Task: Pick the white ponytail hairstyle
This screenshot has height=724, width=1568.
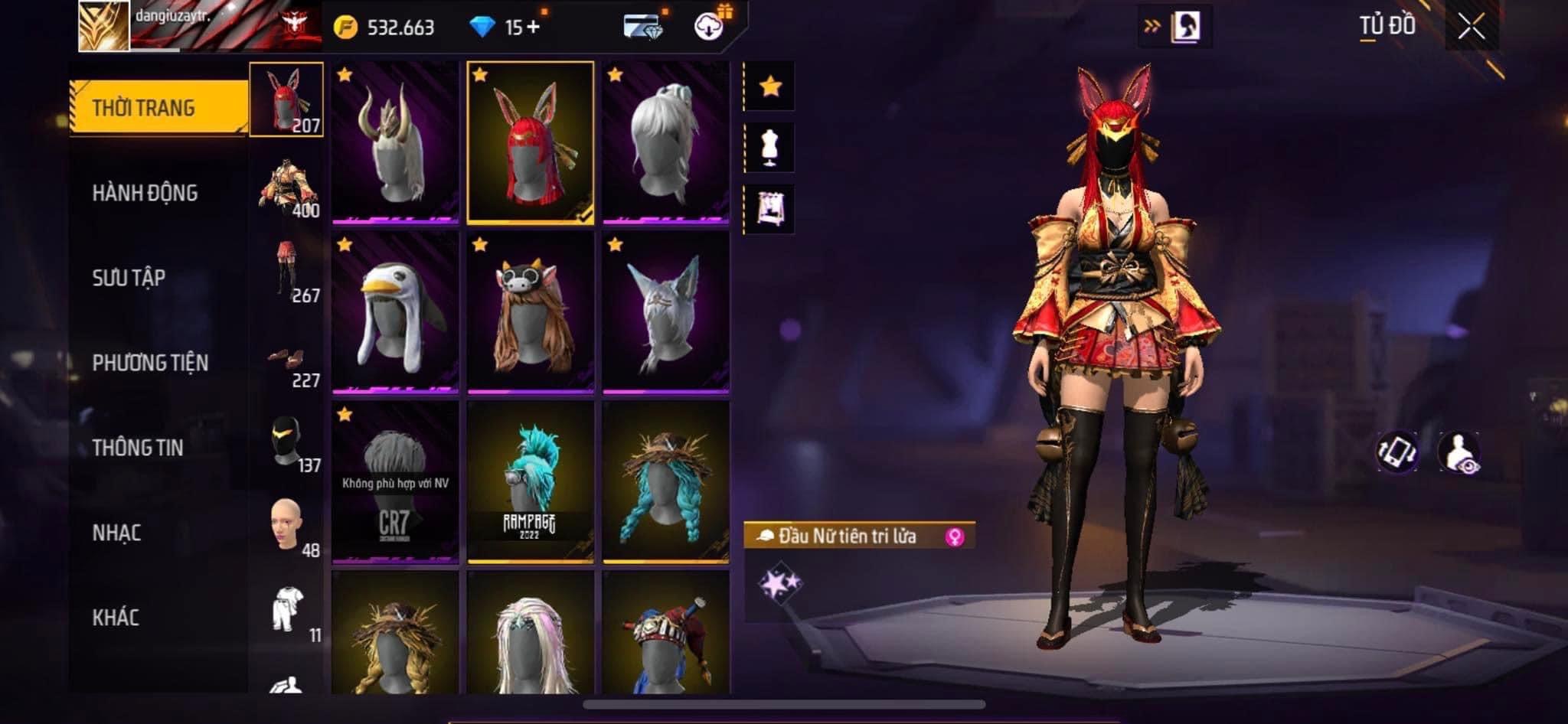Action: 665,142
